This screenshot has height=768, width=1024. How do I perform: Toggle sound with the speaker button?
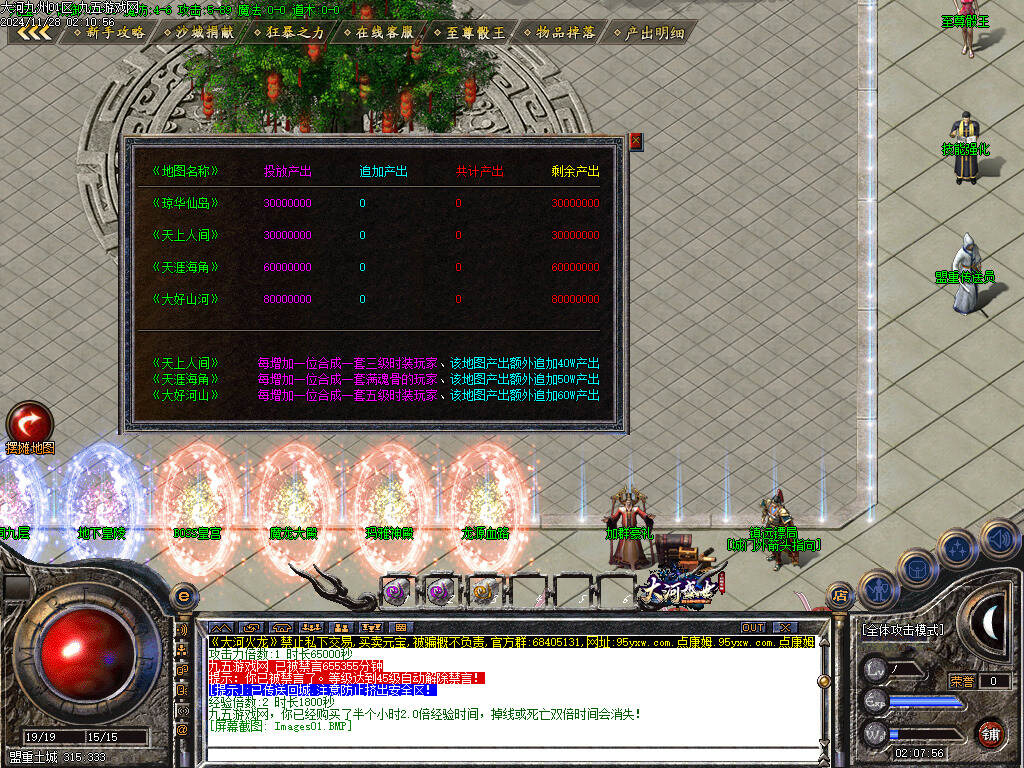point(999,539)
